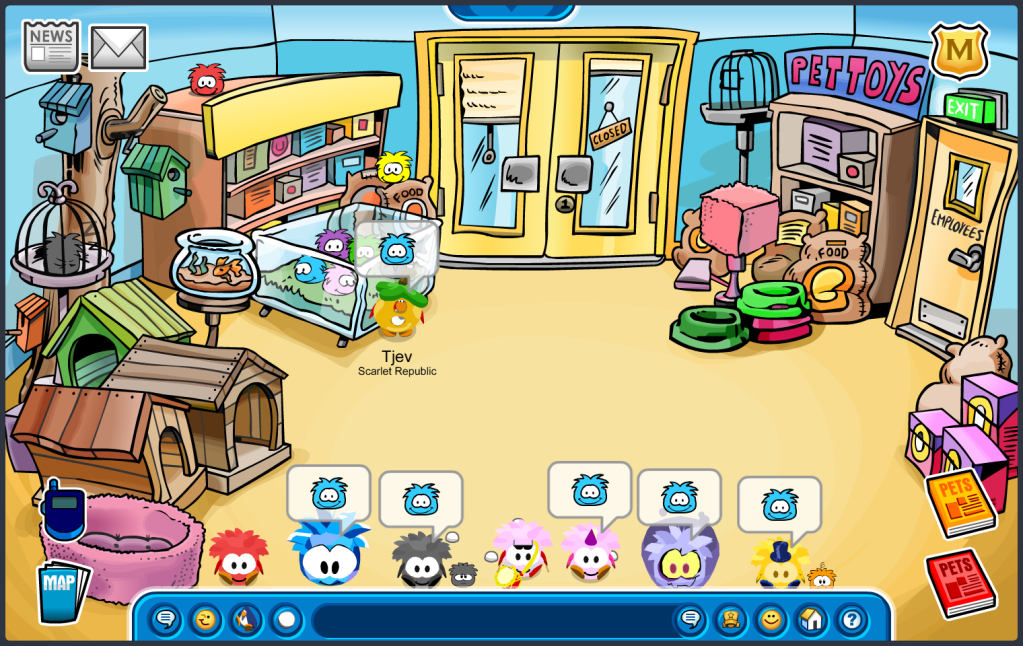The width and height of the screenshot is (1023, 646).
Task: Open the red Pets catalog
Action: pos(960,582)
